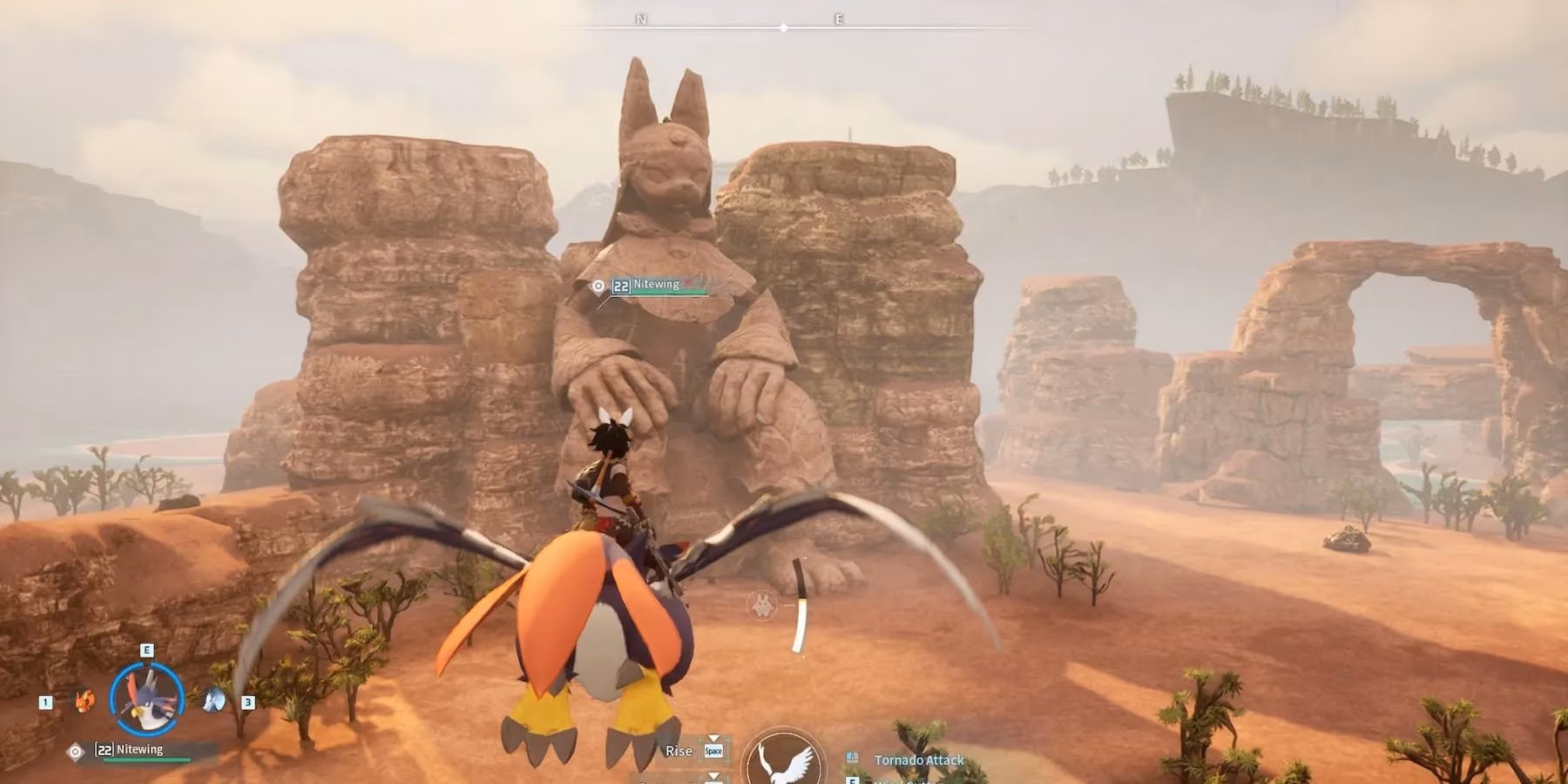This screenshot has height=784, width=1568.
Task: Select the N marker on the compass bar
Action: 642,17
